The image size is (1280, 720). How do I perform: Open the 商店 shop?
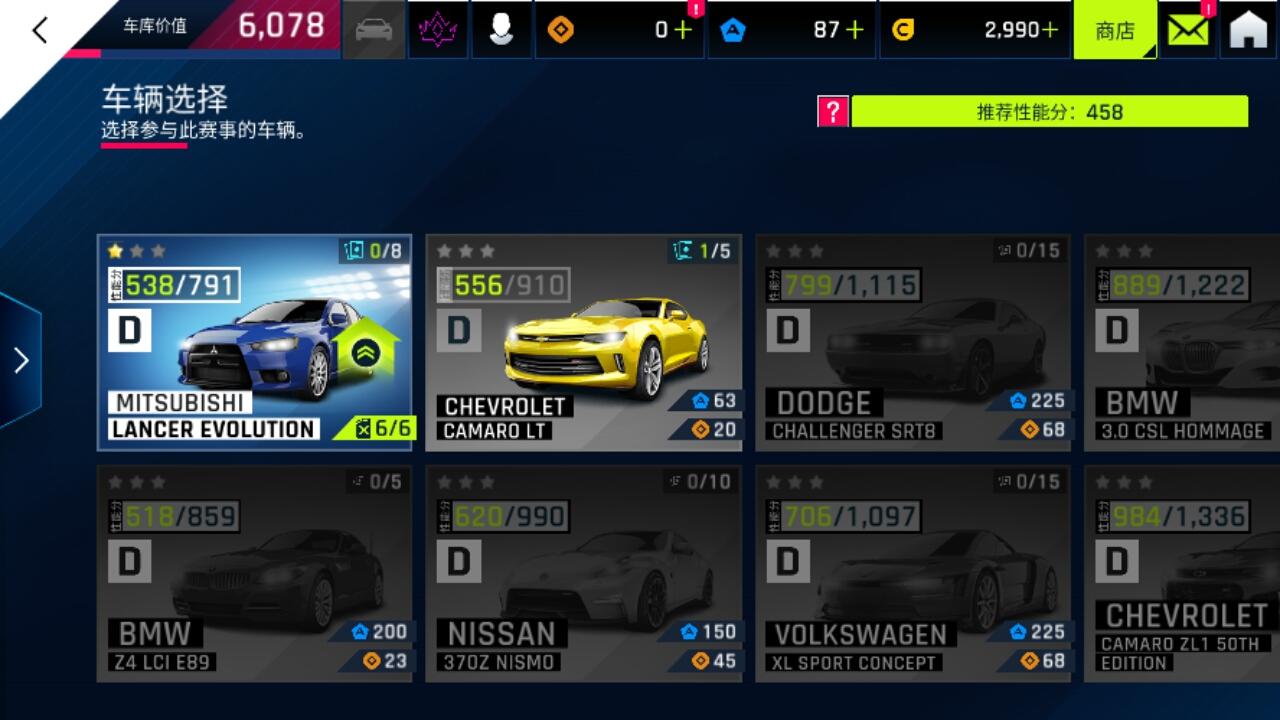[1114, 30]
